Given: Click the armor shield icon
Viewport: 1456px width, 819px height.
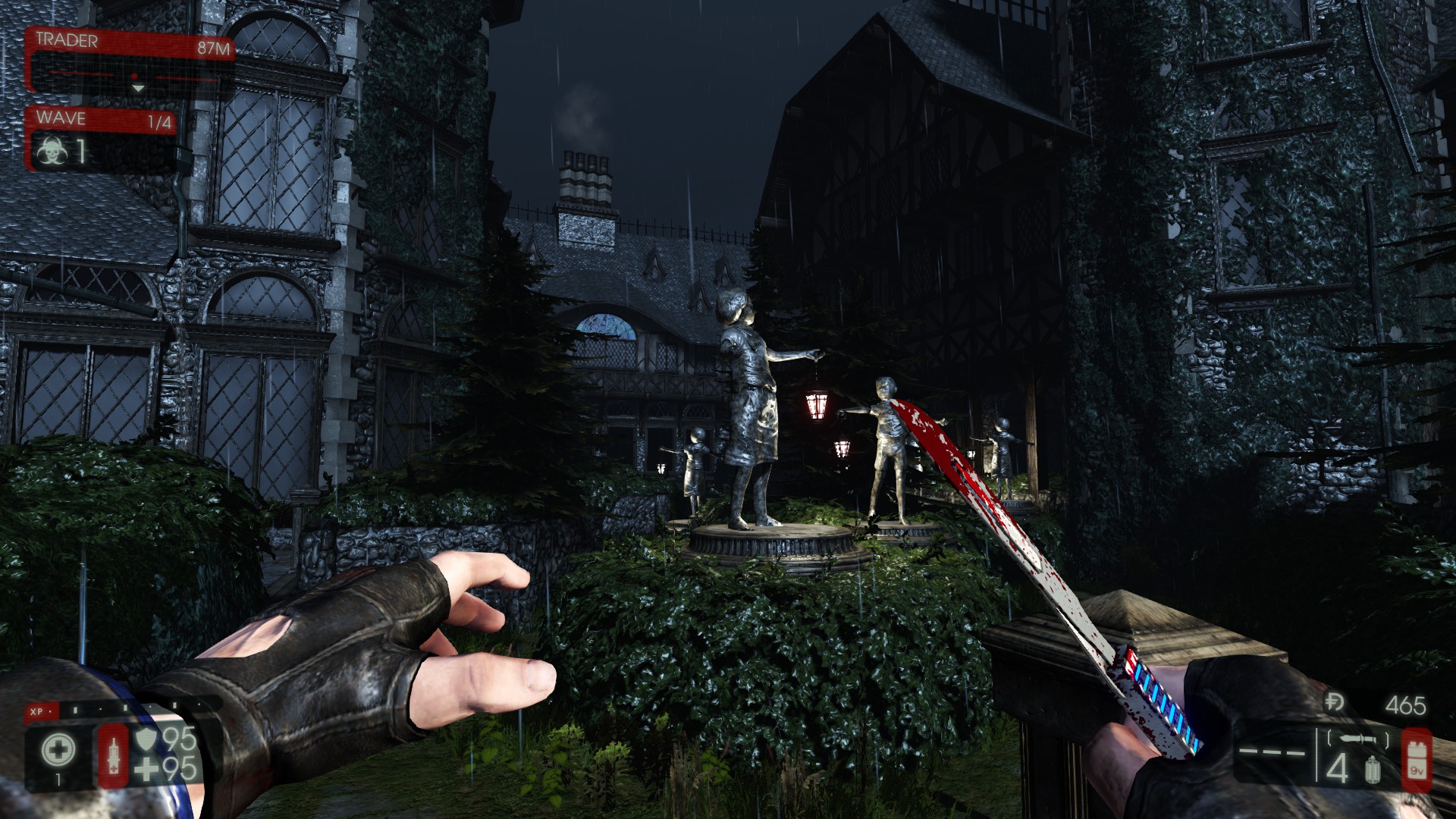Looking at the screenshot, I should 145,738.
